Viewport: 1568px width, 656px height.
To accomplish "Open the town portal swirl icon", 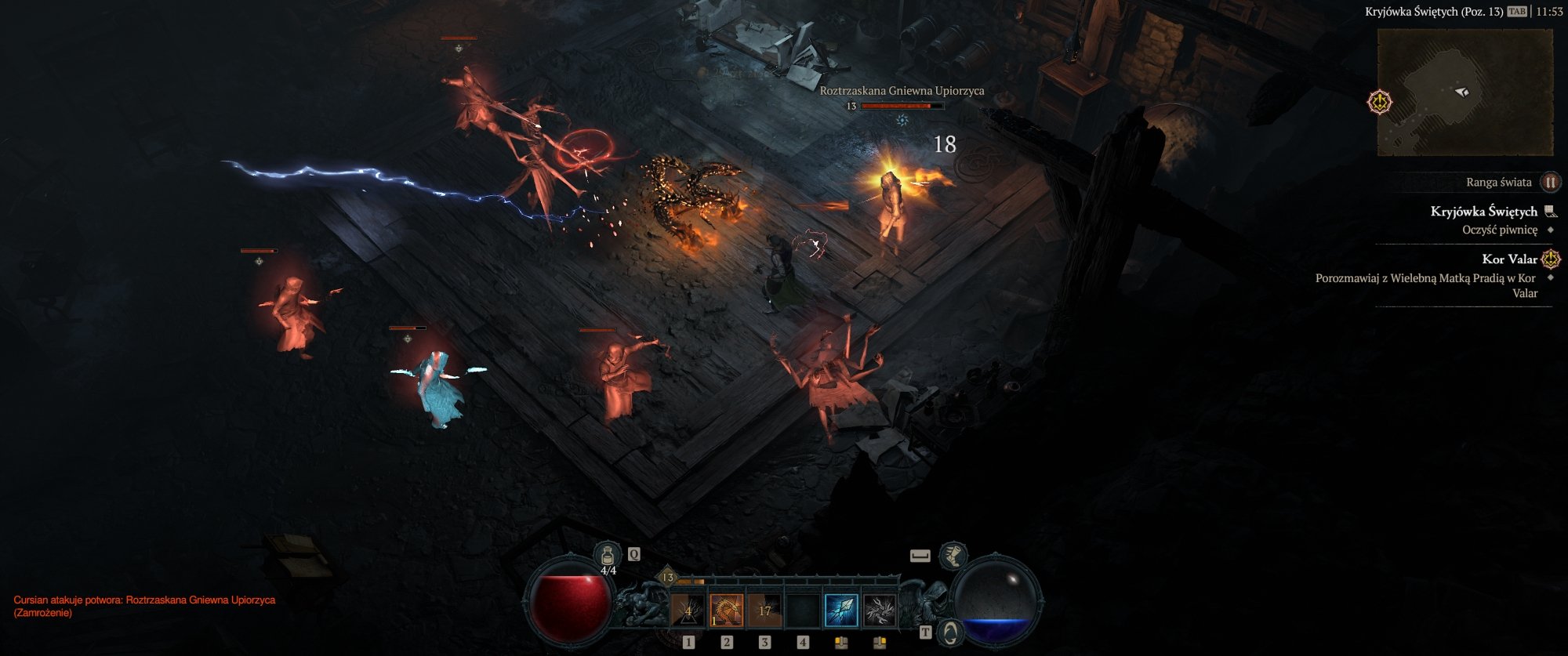I will click(x=950, y=632).
